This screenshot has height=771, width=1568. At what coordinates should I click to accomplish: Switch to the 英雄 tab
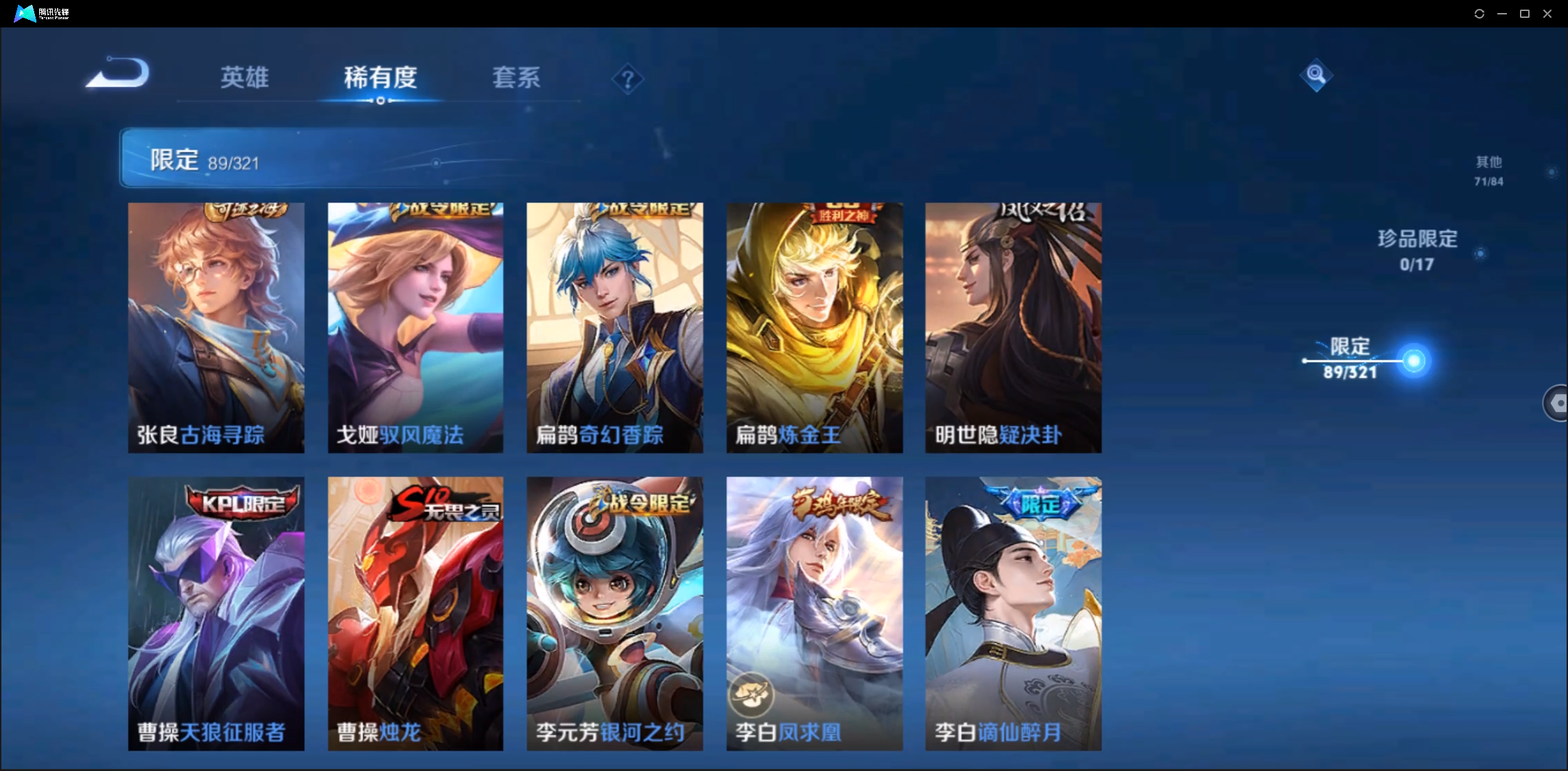(x=244, y=78)
